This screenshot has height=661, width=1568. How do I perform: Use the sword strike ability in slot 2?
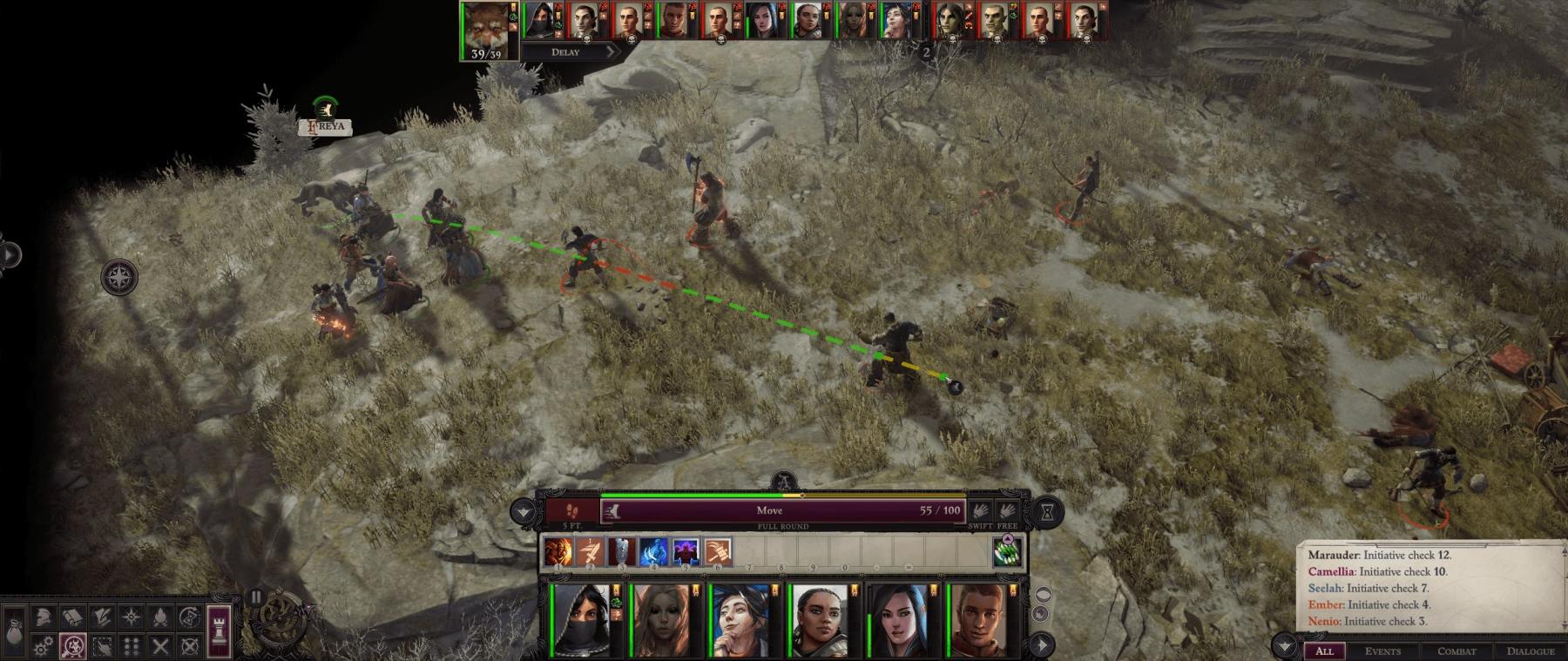tap(590, 551)
